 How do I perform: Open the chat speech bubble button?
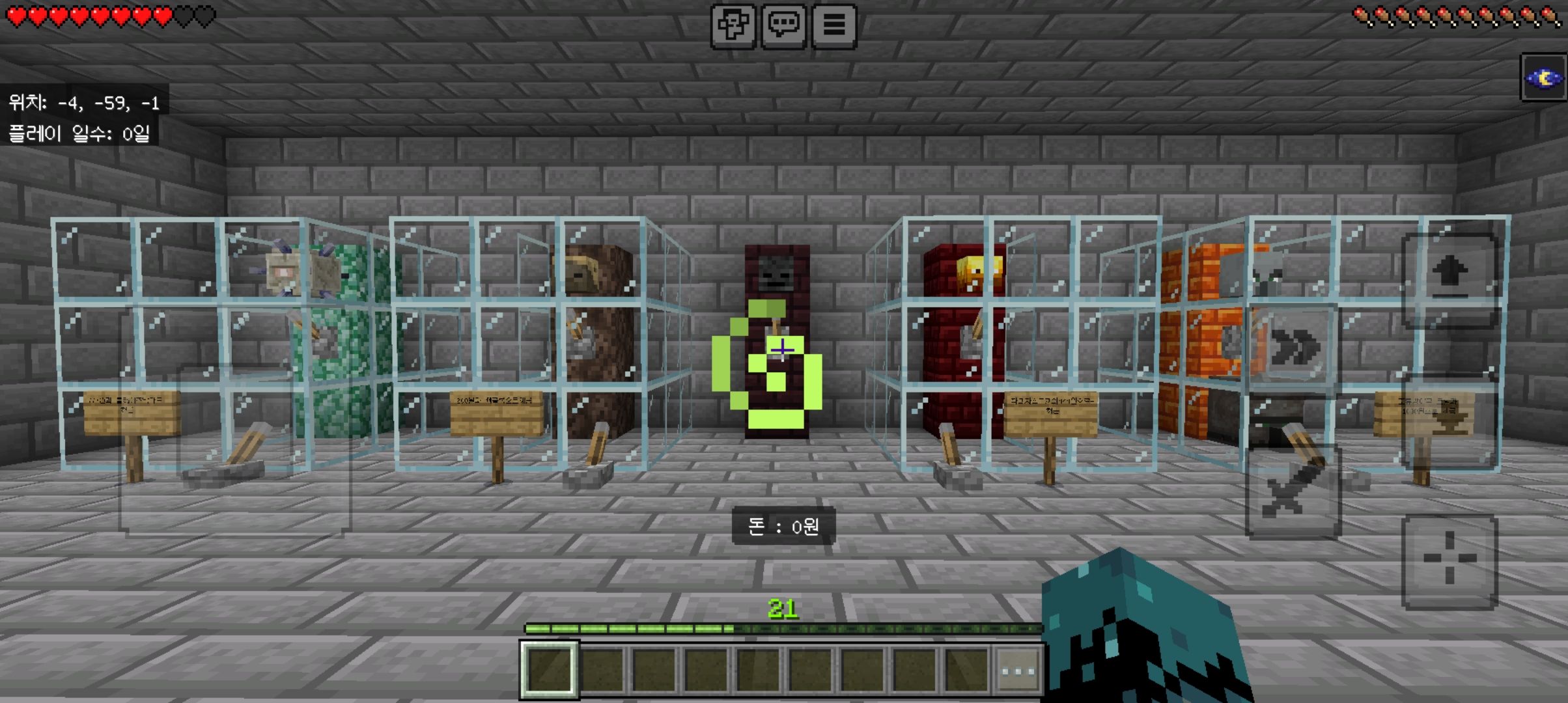click(783, 26)
